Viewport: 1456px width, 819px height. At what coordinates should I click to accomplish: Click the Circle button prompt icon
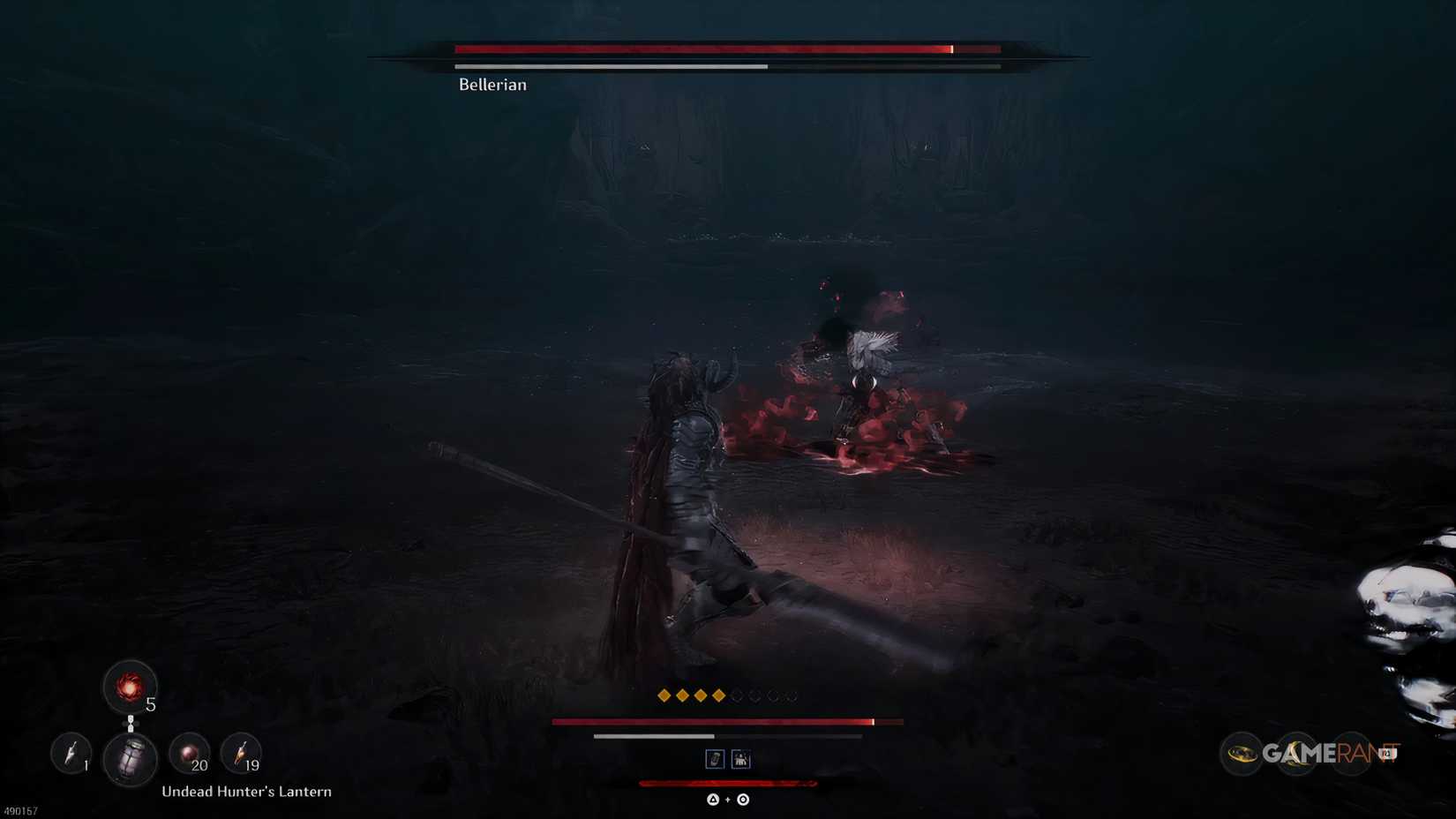coord(743,800)
